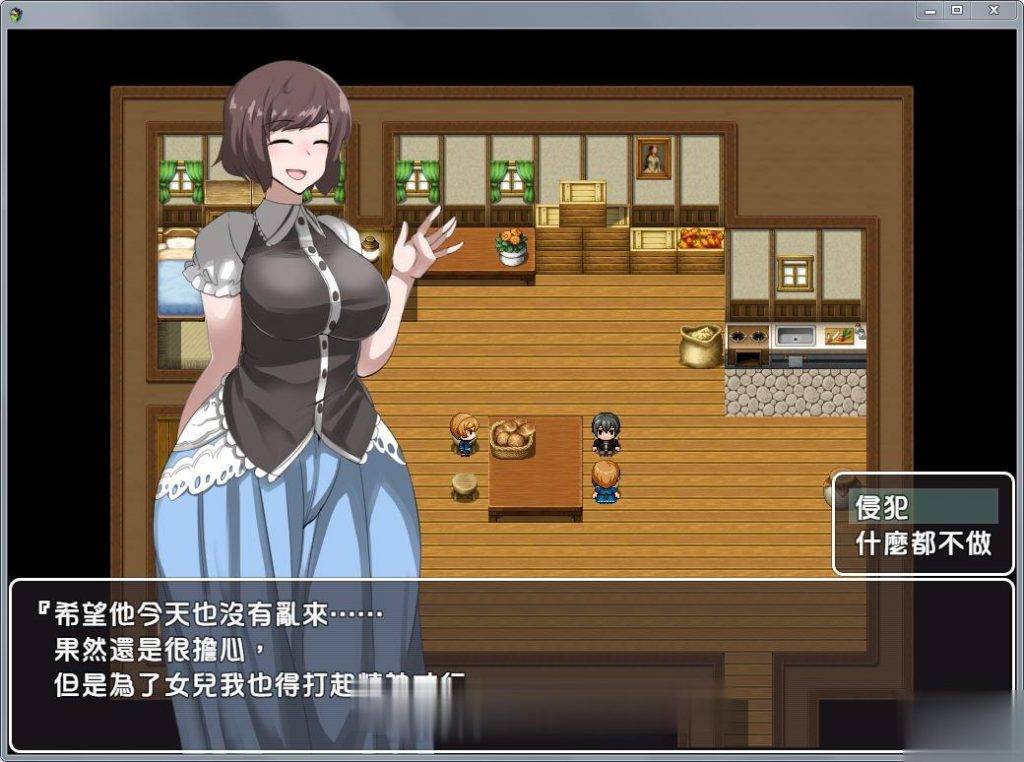The height and width of the screenshot is (762, 1024).
Task: Minimize the game window
Action: pos(931,9)
